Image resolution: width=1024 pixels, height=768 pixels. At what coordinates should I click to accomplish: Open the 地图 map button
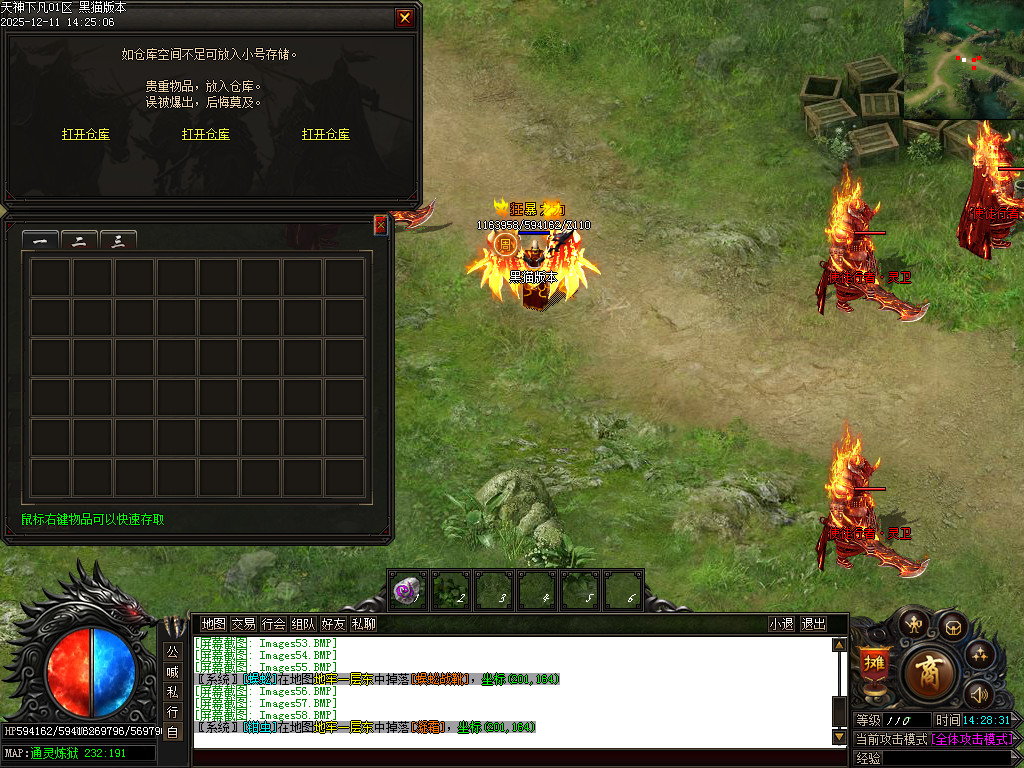[x=214, y=624]
